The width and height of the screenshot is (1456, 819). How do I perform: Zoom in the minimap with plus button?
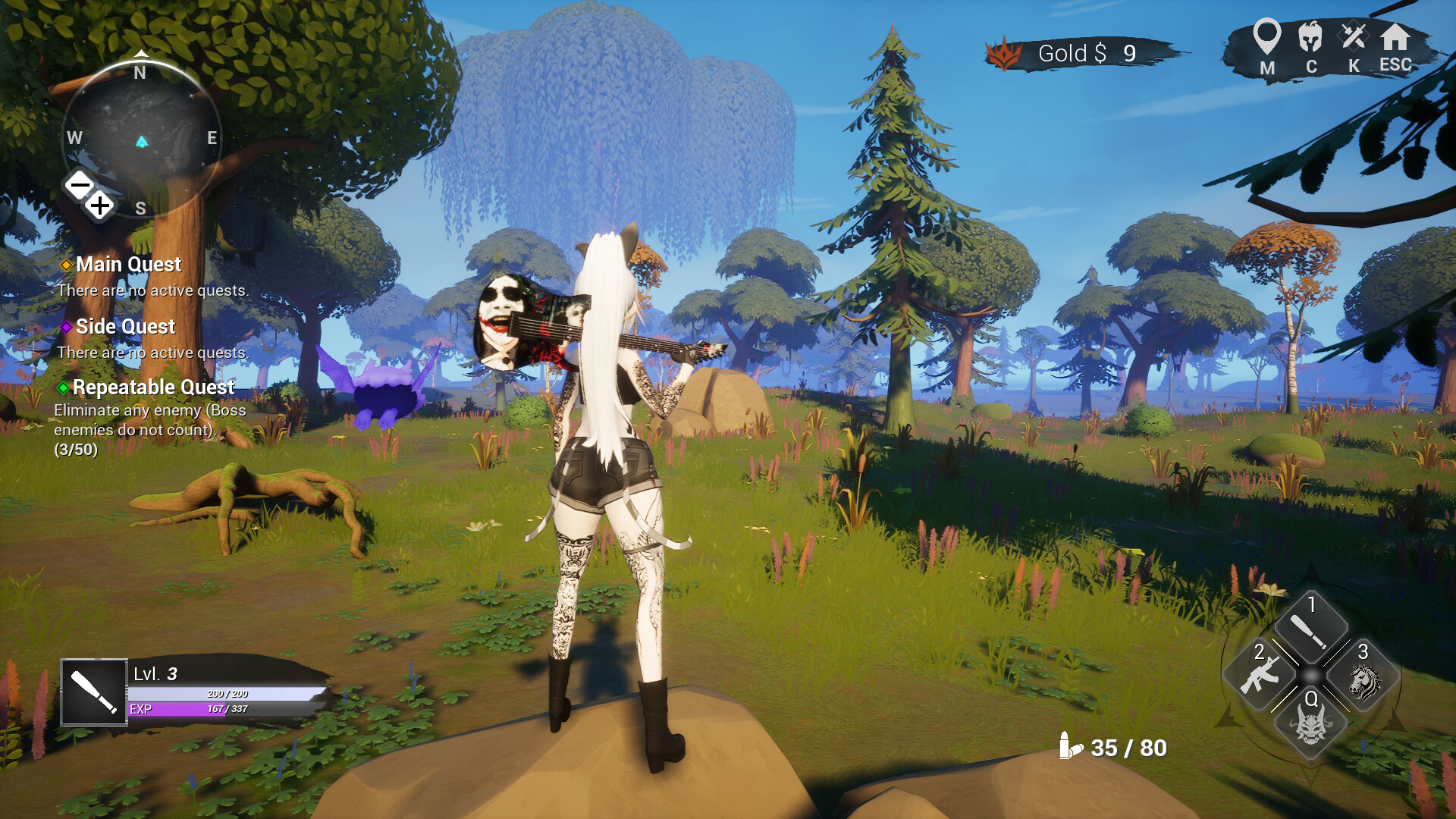click(100, 205)
